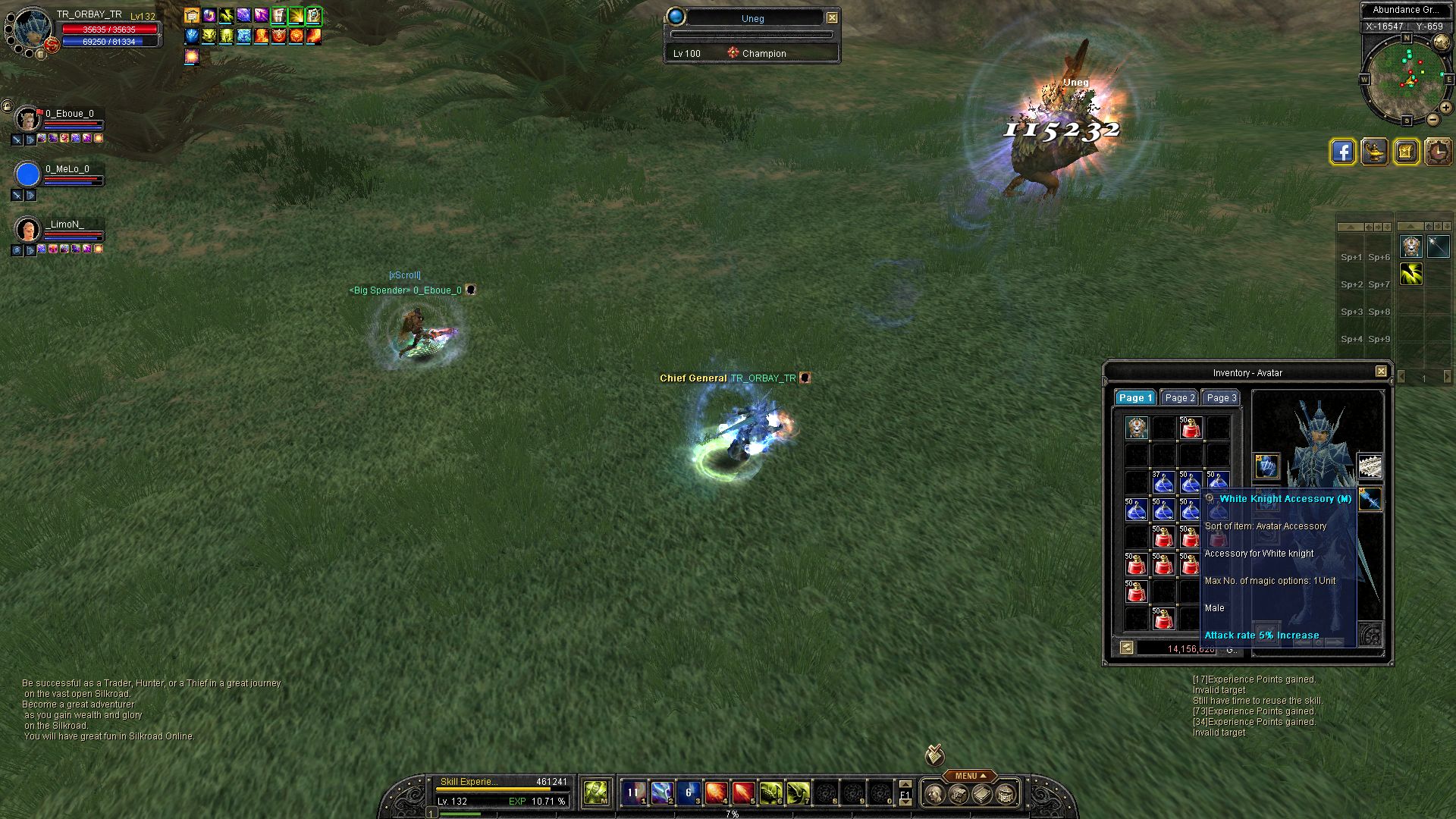Open the character head icon in menu bar
The width and height of the screenshot is (1456, 819).
(x=935, y=794)
